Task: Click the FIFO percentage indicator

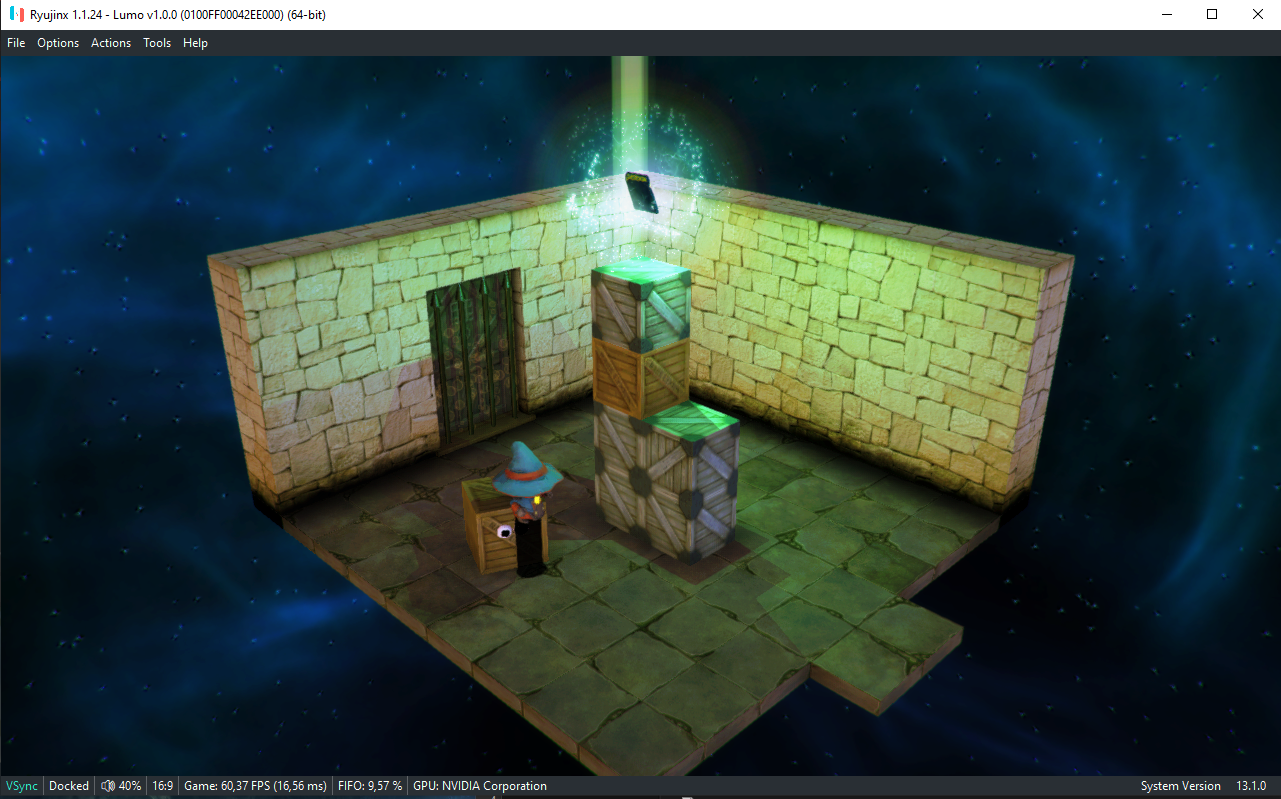Action: point(370,786)
